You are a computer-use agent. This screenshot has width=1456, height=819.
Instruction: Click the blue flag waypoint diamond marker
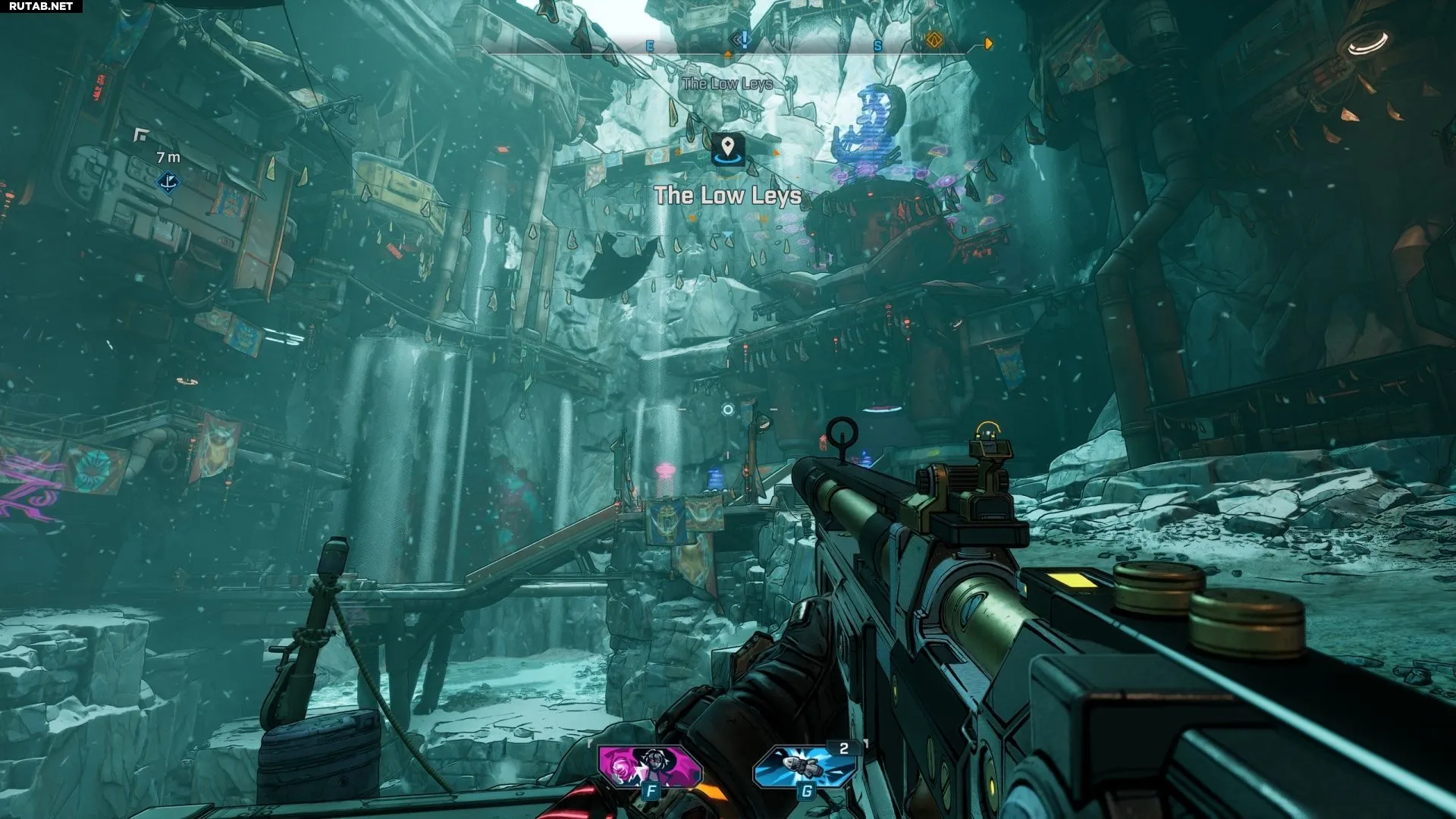click(x=168, y=182)
